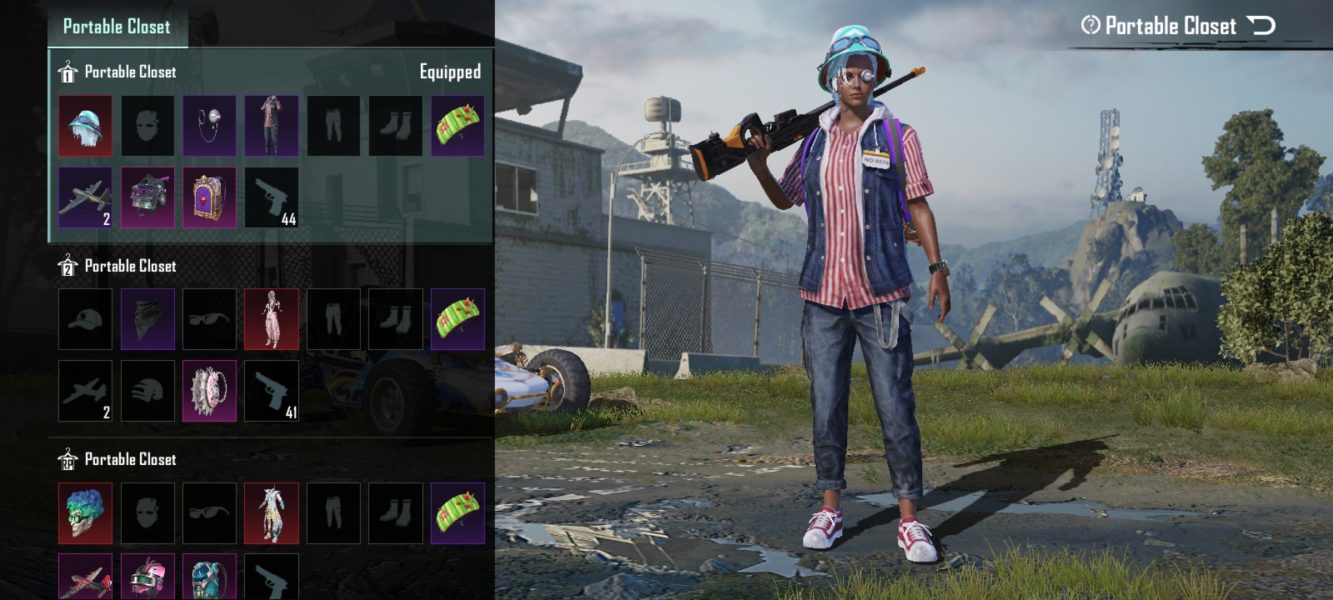Select the teal blue backpack slot
The image size is (1333, 600).
coord(209,578)
